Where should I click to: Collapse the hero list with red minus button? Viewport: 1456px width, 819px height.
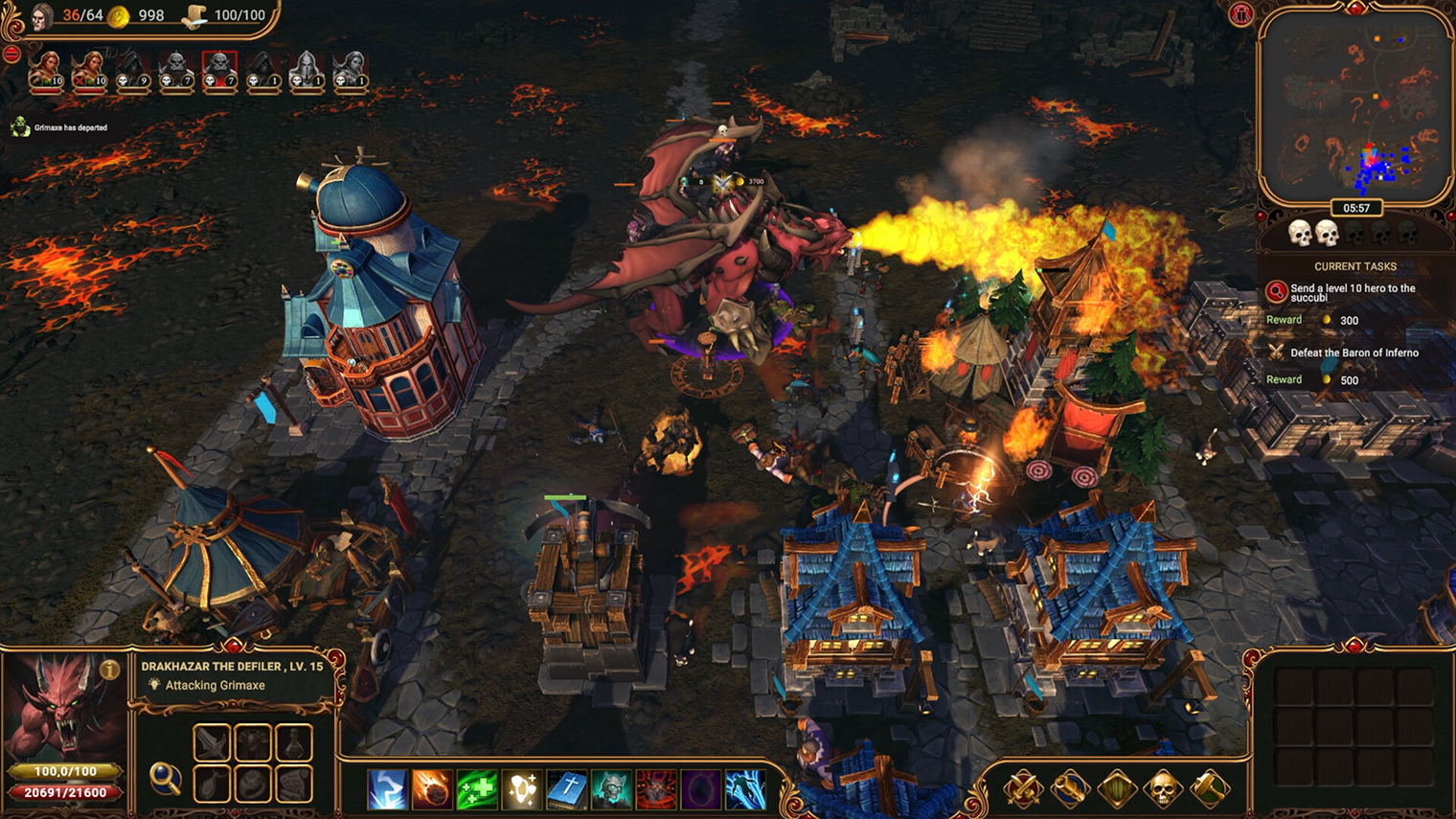(x=11, y=55)
